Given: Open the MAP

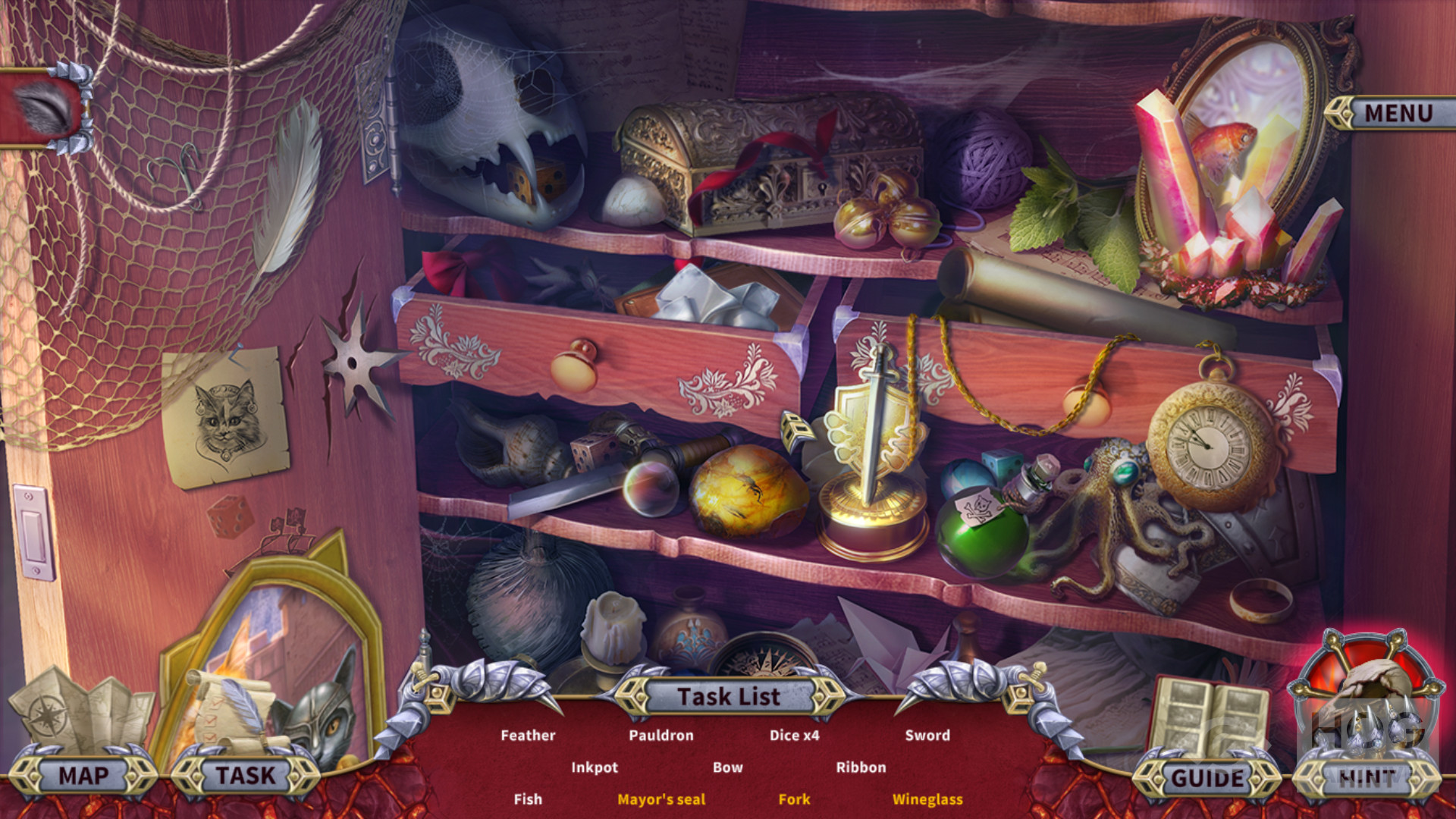Looking at the screenshot, I should click(83, 776).
